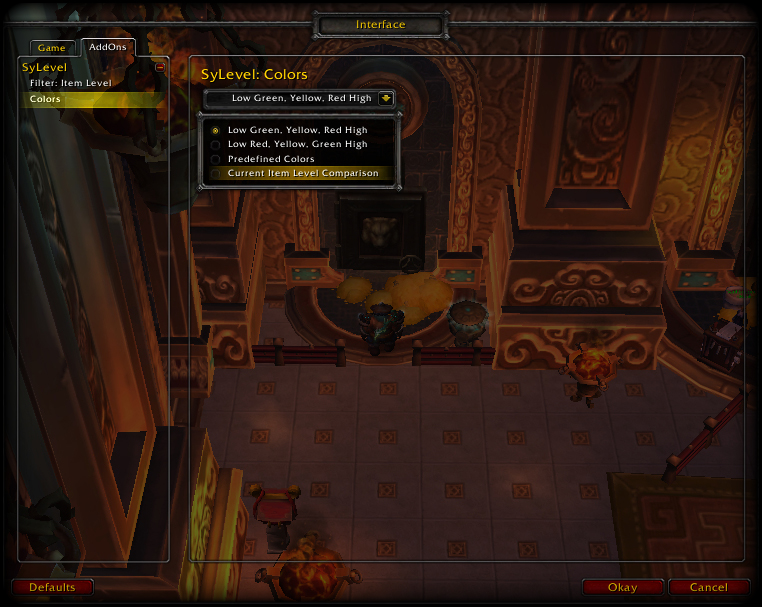The width and height of the screenshot is (762, 607).
Task: Select the Predefined Colors option
Action: point(271,159)
